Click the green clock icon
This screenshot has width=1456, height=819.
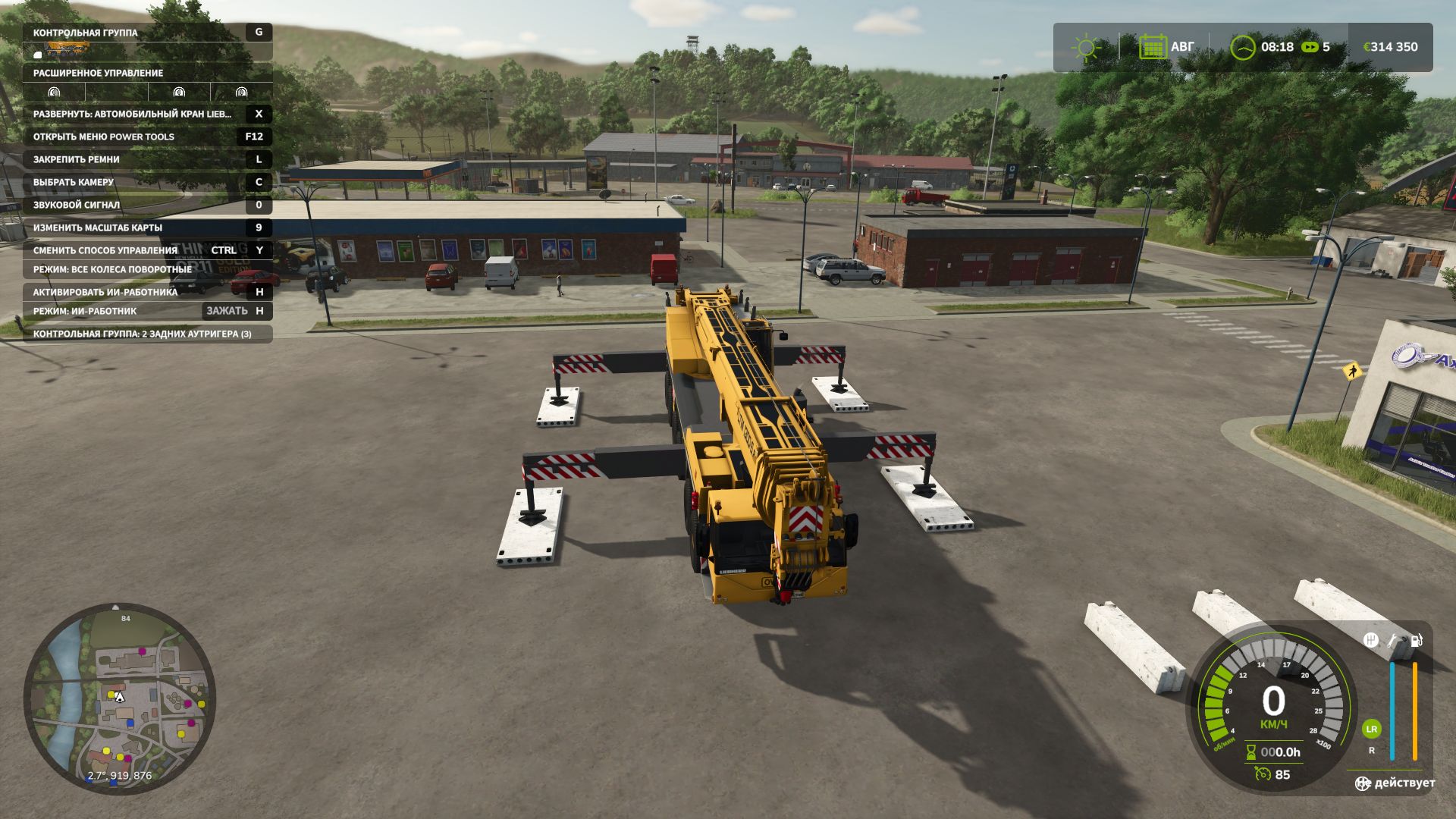tap(1243, 47)
